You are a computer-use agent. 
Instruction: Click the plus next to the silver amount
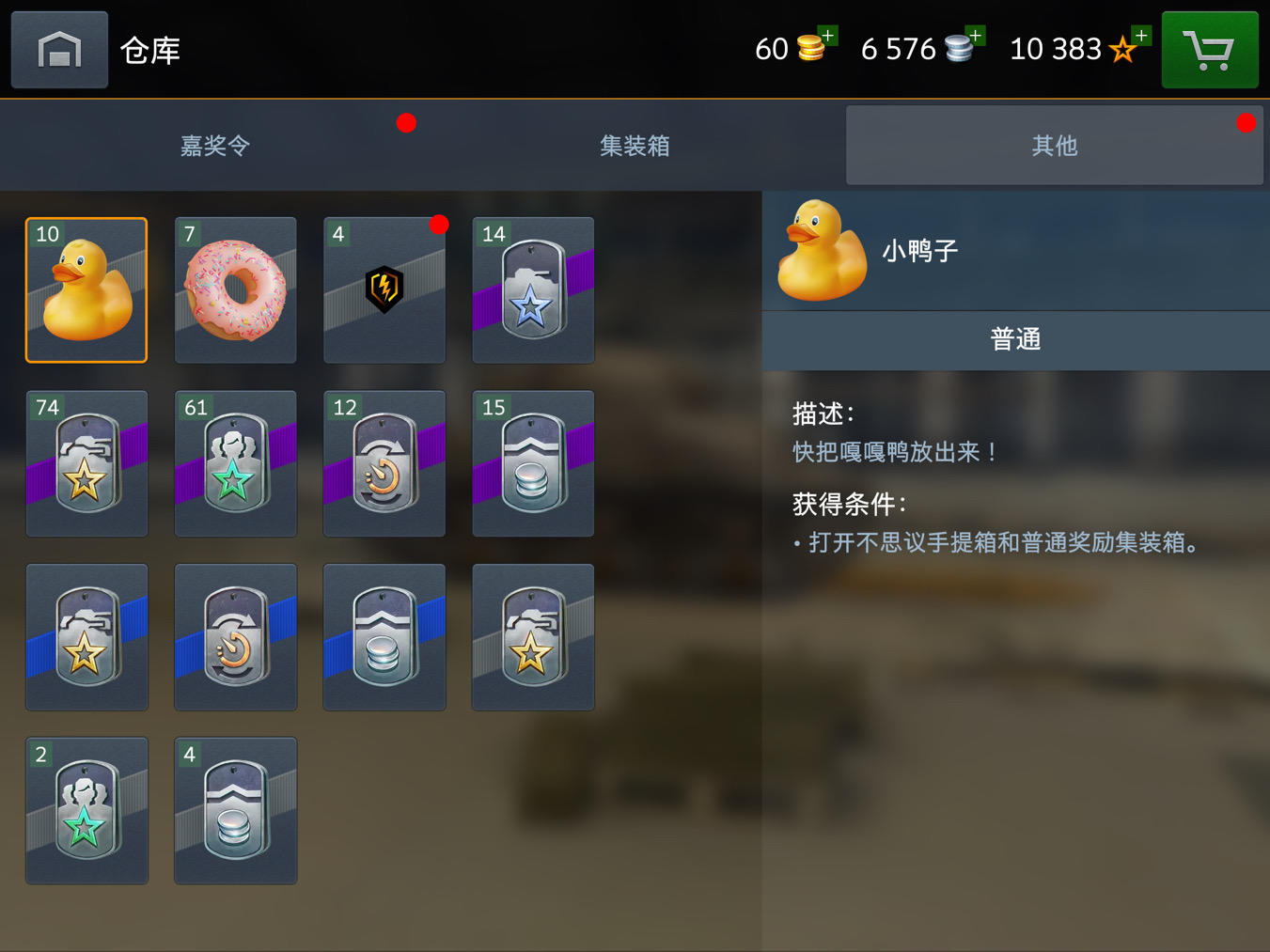[974, 35]
